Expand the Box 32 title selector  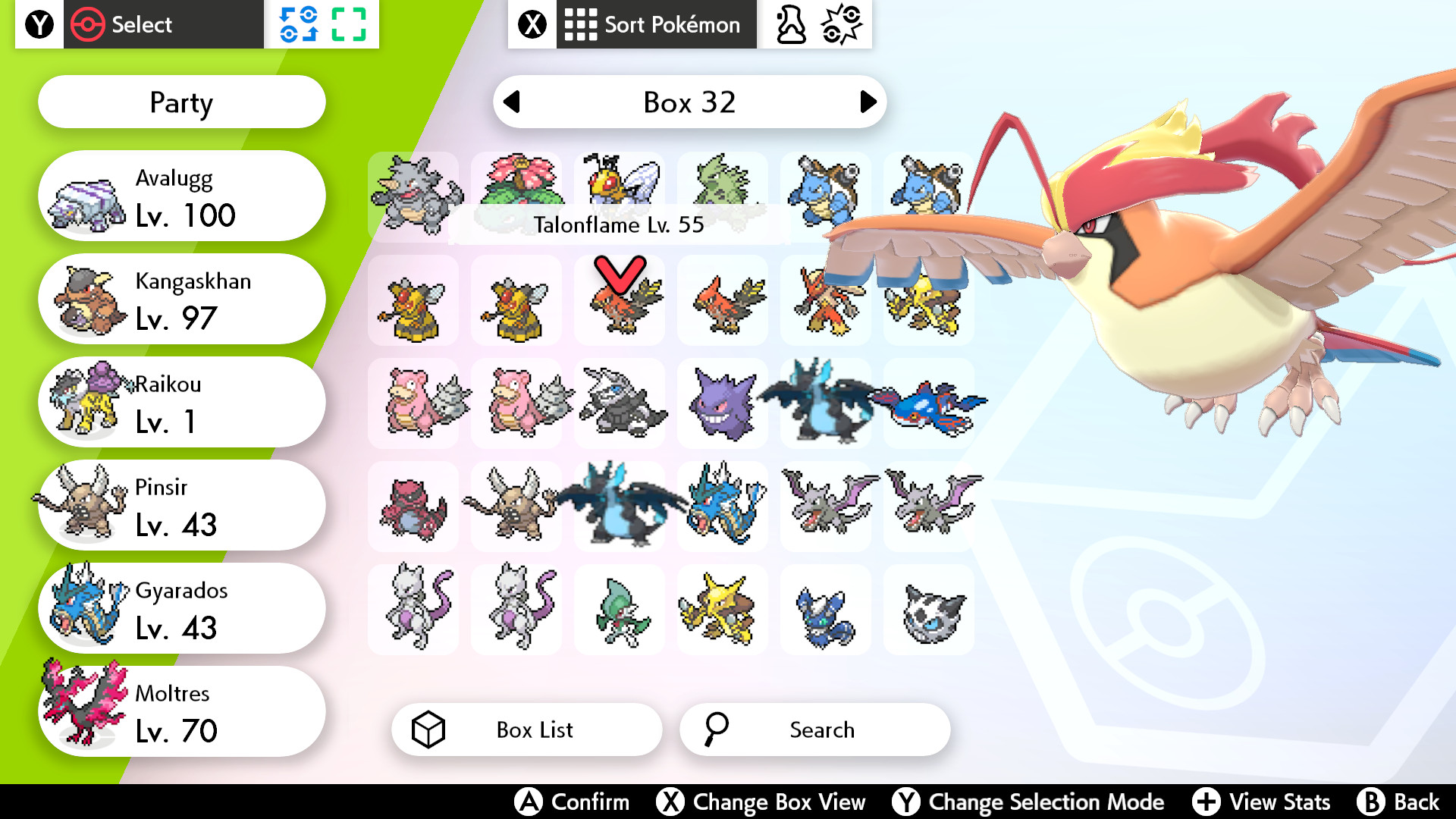tap(689, 102)
